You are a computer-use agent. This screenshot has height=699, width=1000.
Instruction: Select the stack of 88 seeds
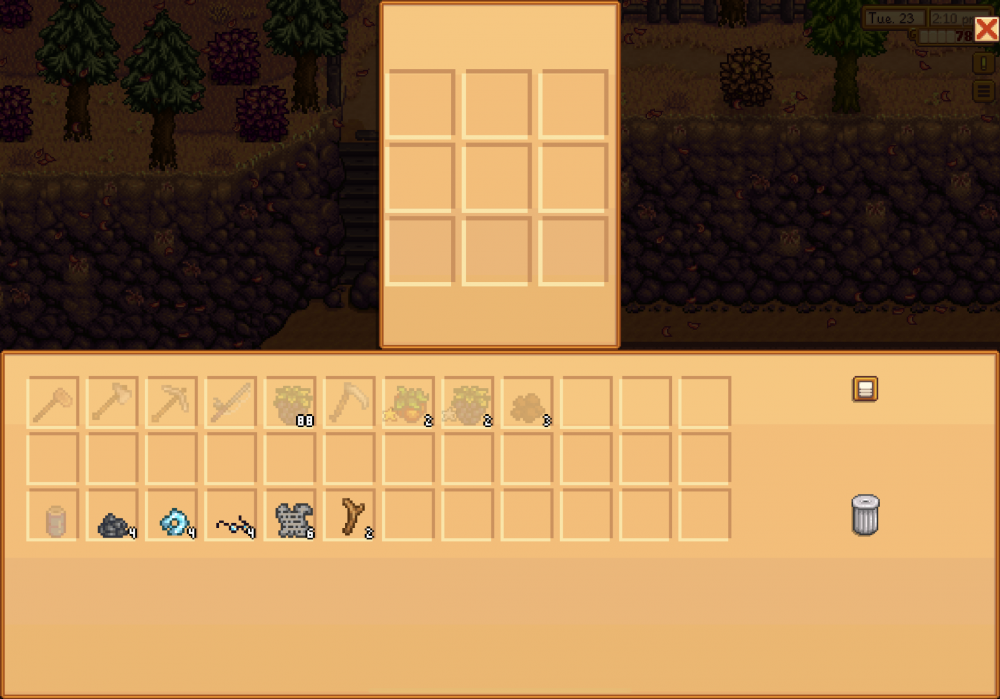click(x=291, y=402)
